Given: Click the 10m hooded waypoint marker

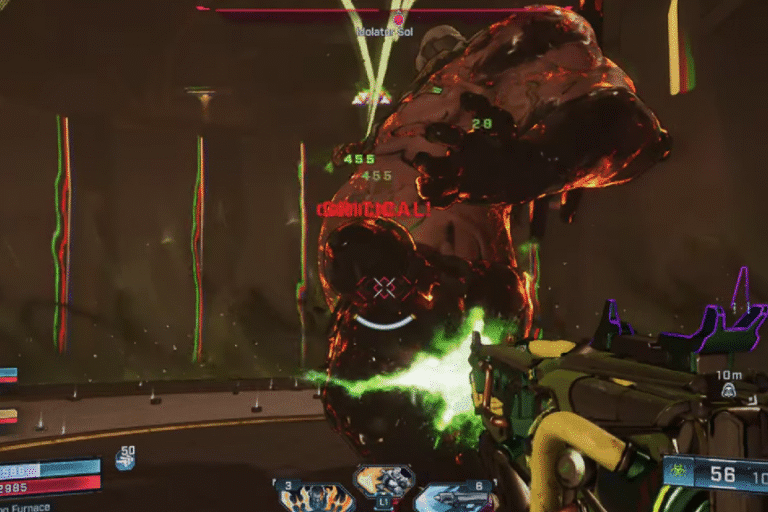Looking at the screenshot, I should click(729, 390).
